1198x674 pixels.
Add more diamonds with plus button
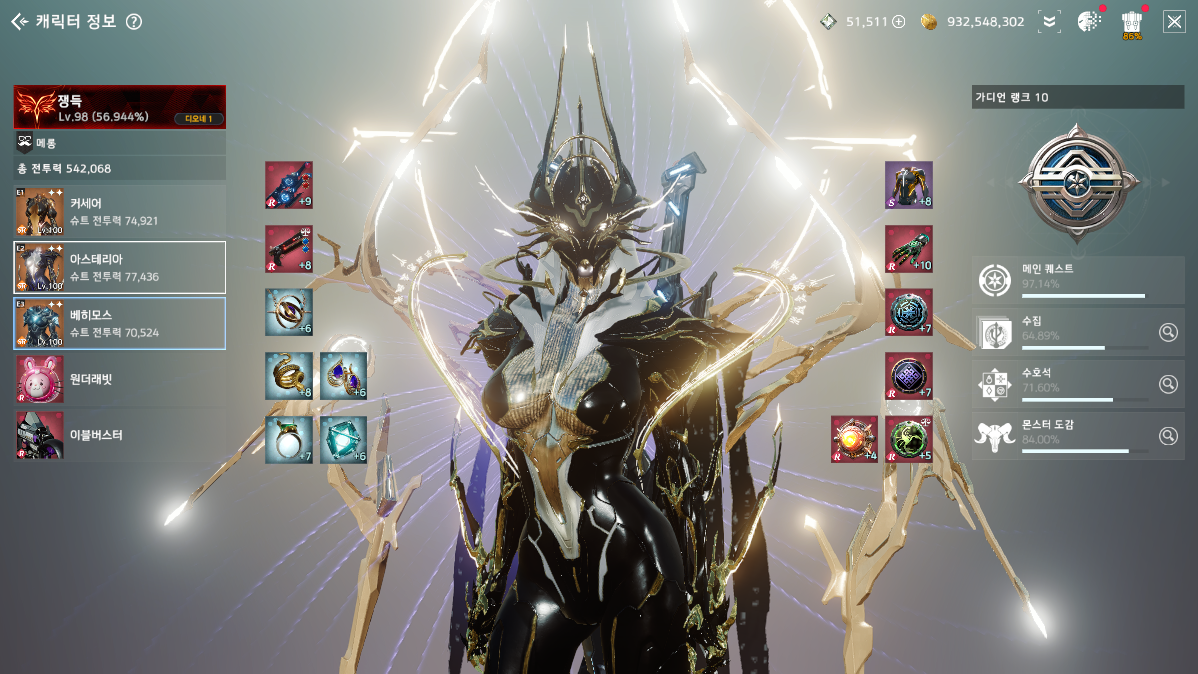pos(898,21)
